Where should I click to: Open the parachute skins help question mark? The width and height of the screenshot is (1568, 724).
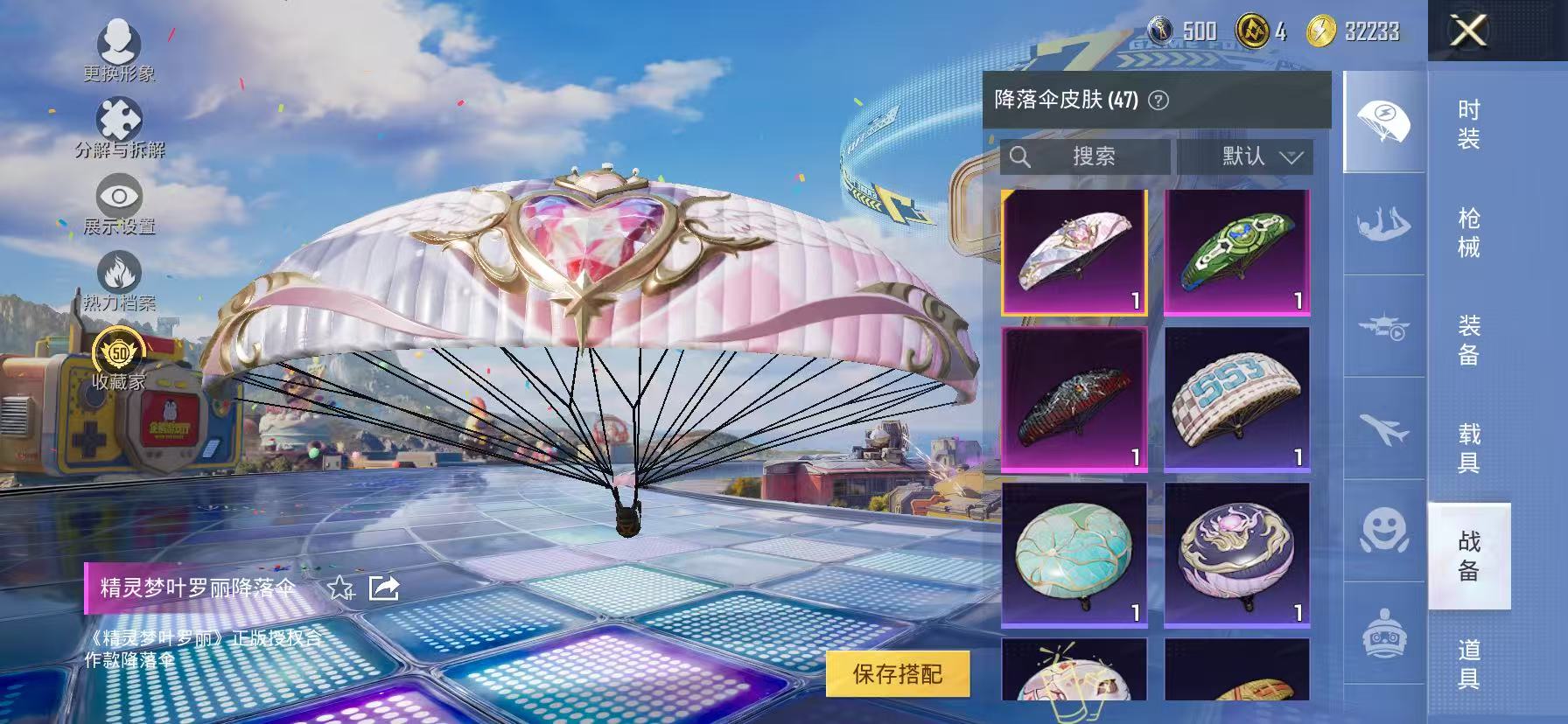coord(1157,100)
